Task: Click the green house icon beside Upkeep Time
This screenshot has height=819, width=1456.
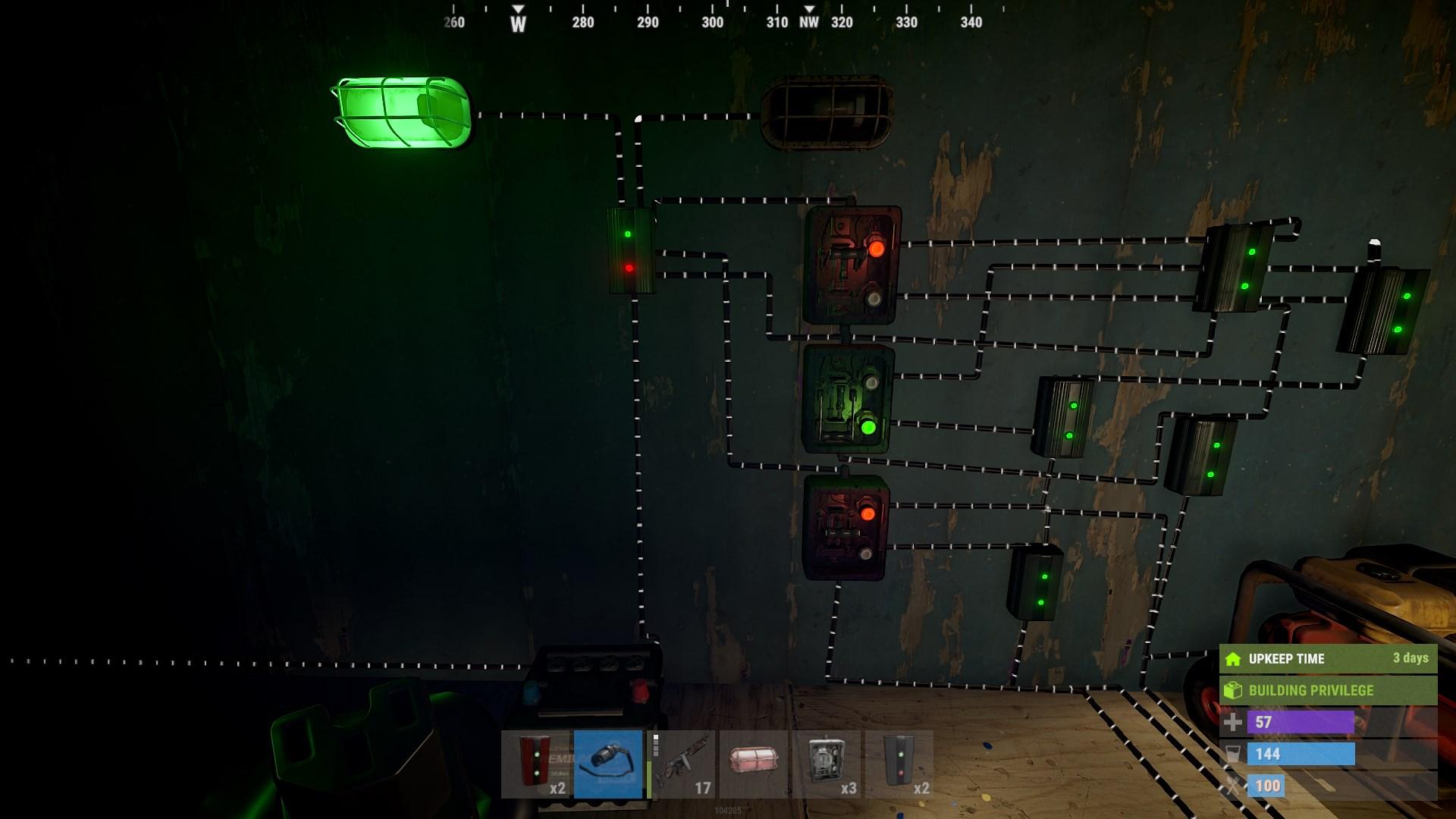Action: click(x=1235, y=658)
